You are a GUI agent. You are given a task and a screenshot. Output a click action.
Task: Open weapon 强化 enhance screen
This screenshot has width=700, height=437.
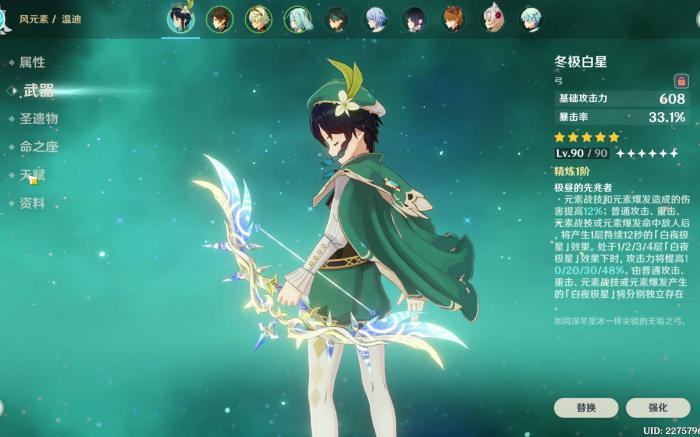[657, 408]
